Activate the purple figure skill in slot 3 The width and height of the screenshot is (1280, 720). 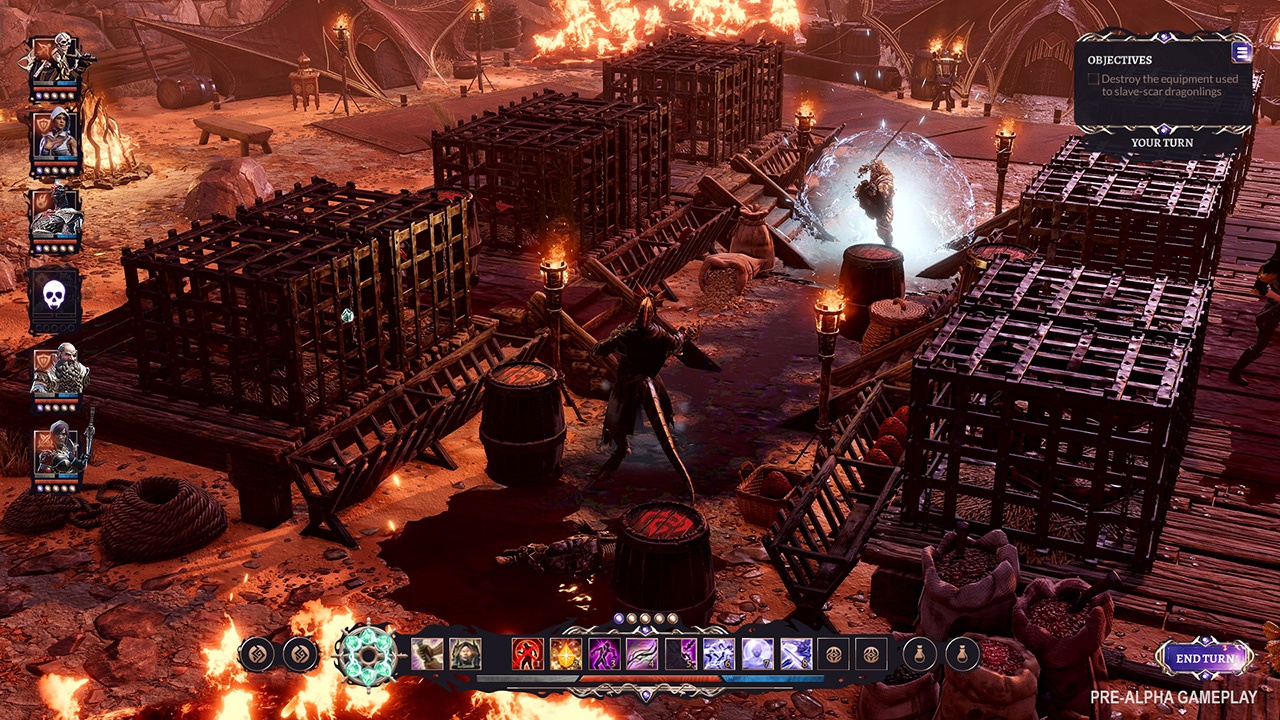coord(604,654)
